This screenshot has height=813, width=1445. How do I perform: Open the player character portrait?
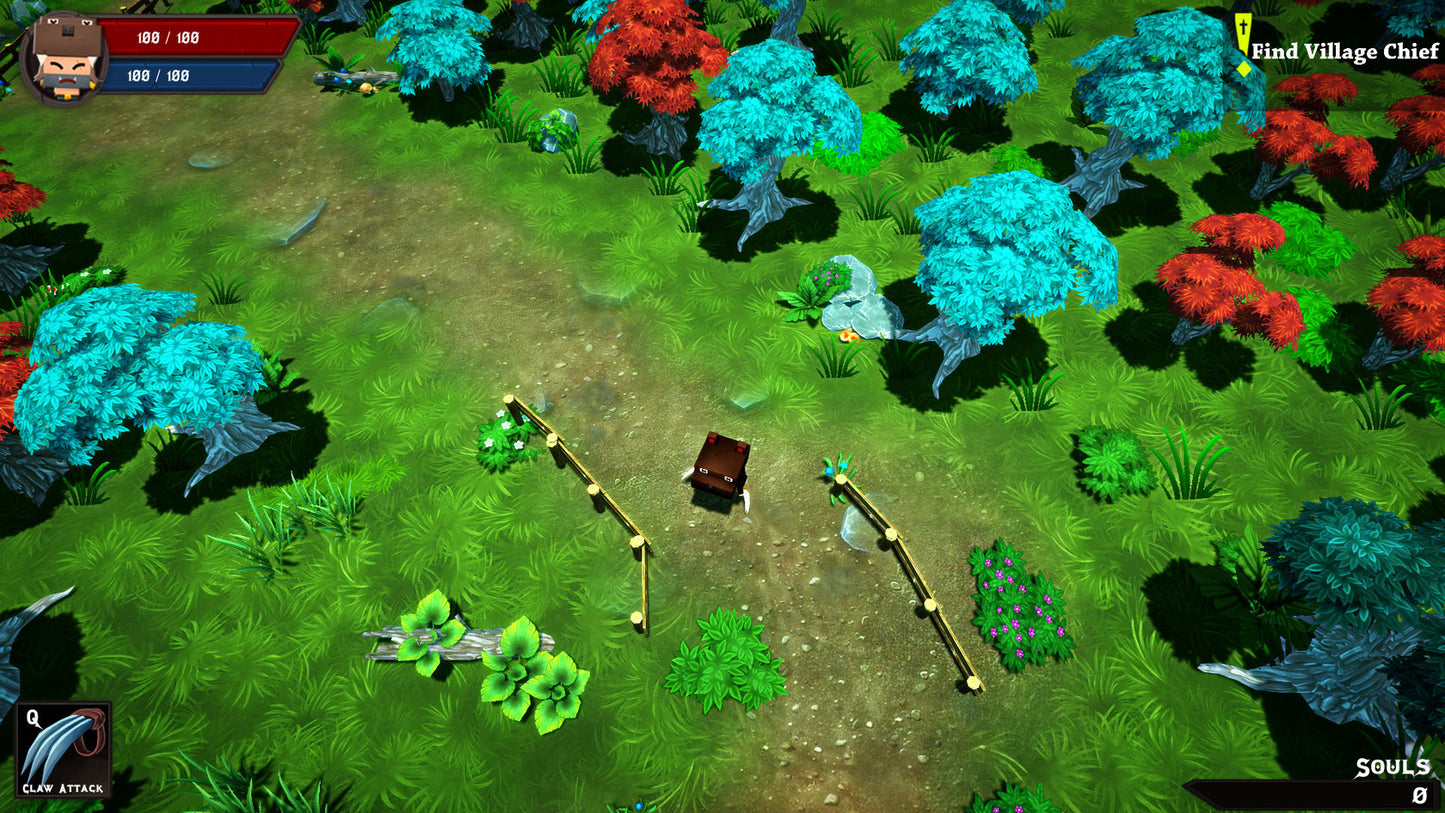tap(62, 57)
